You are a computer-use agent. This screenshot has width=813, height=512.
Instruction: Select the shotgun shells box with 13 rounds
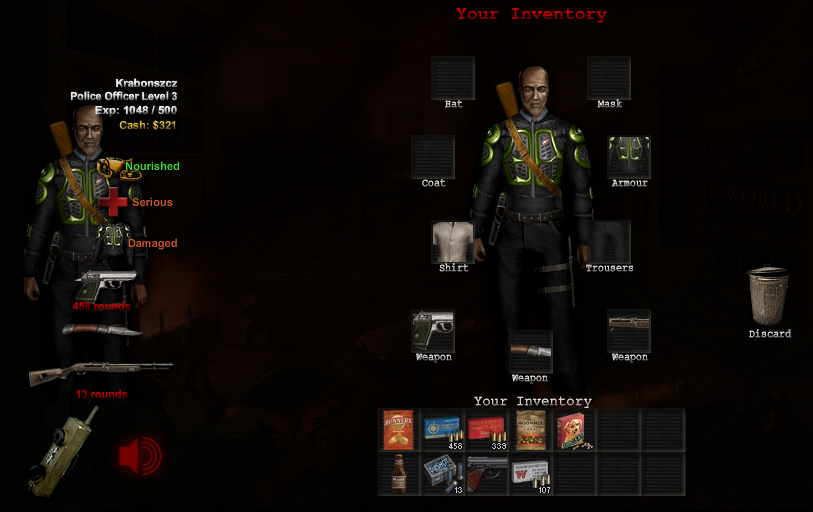442,473
